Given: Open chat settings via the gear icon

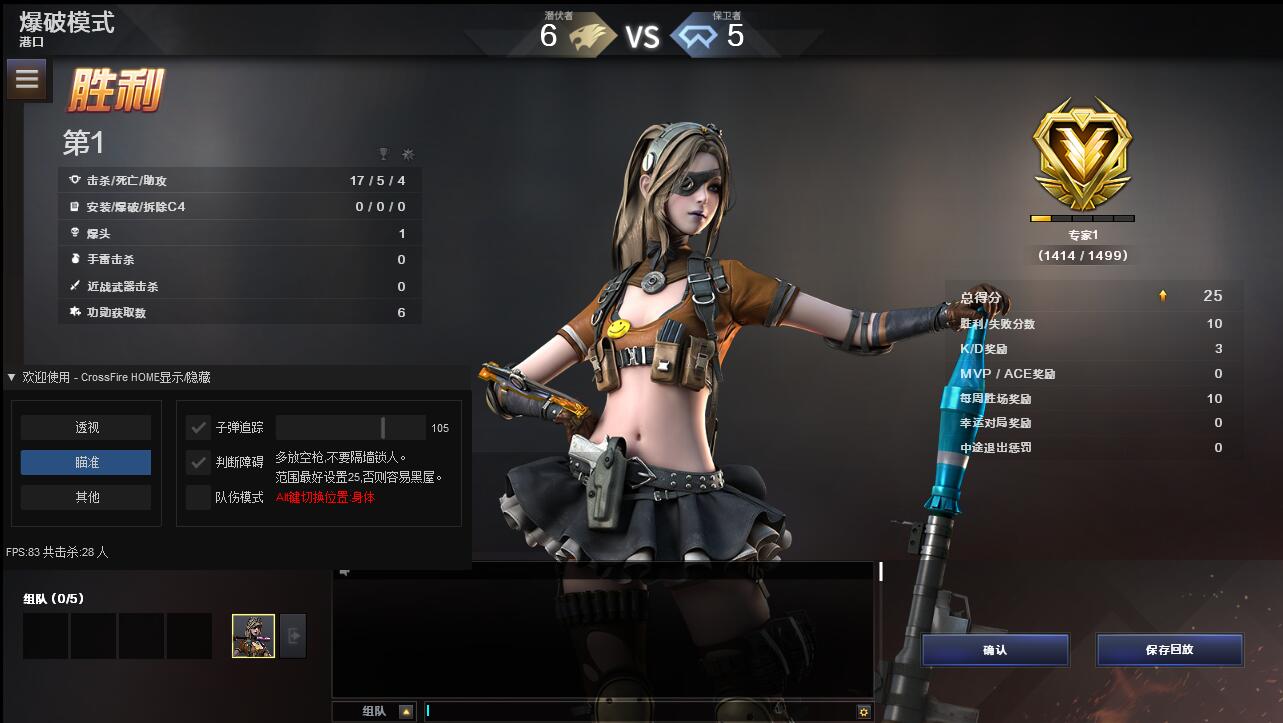Looking at the screenshot, I should [863, 709].
